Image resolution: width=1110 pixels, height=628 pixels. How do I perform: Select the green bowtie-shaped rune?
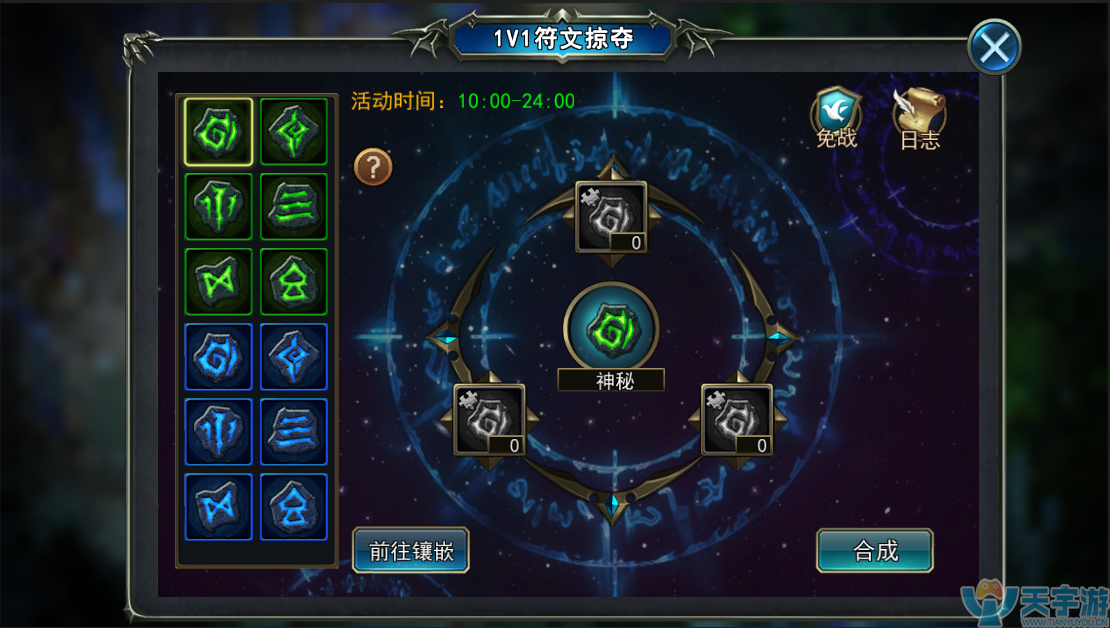[219, 281]
